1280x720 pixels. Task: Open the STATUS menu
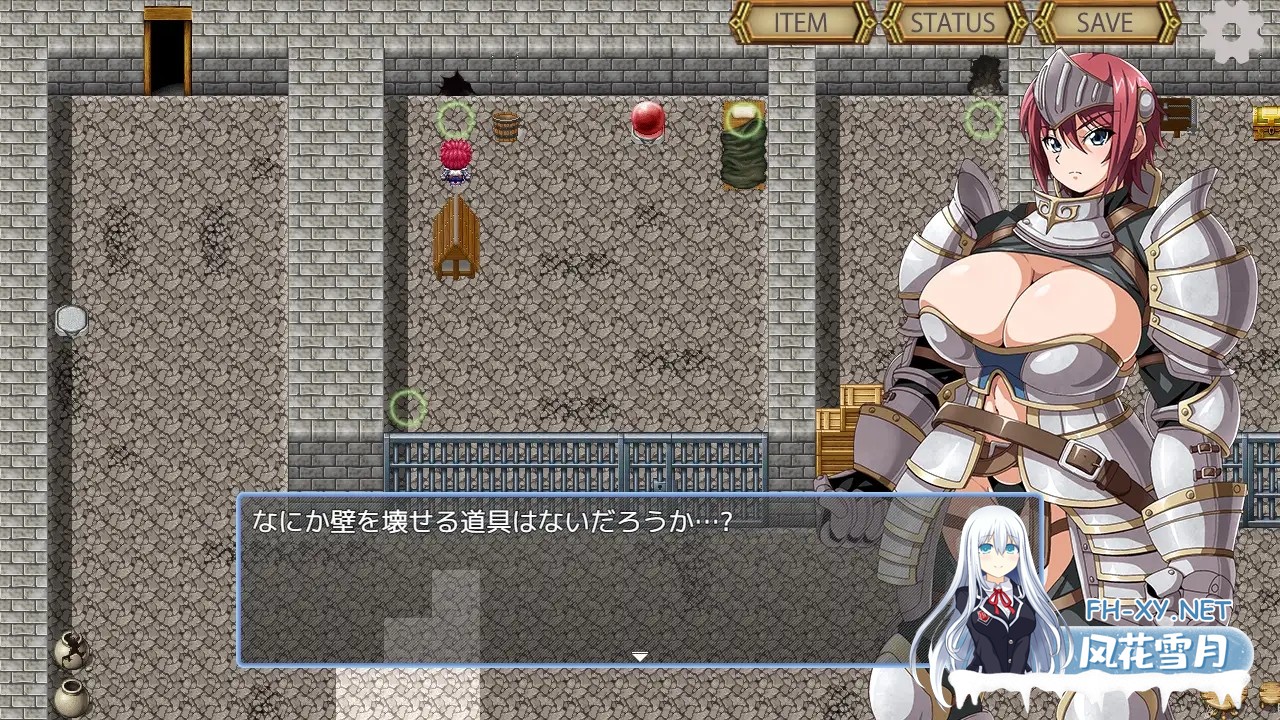click(x=951, y=22)
